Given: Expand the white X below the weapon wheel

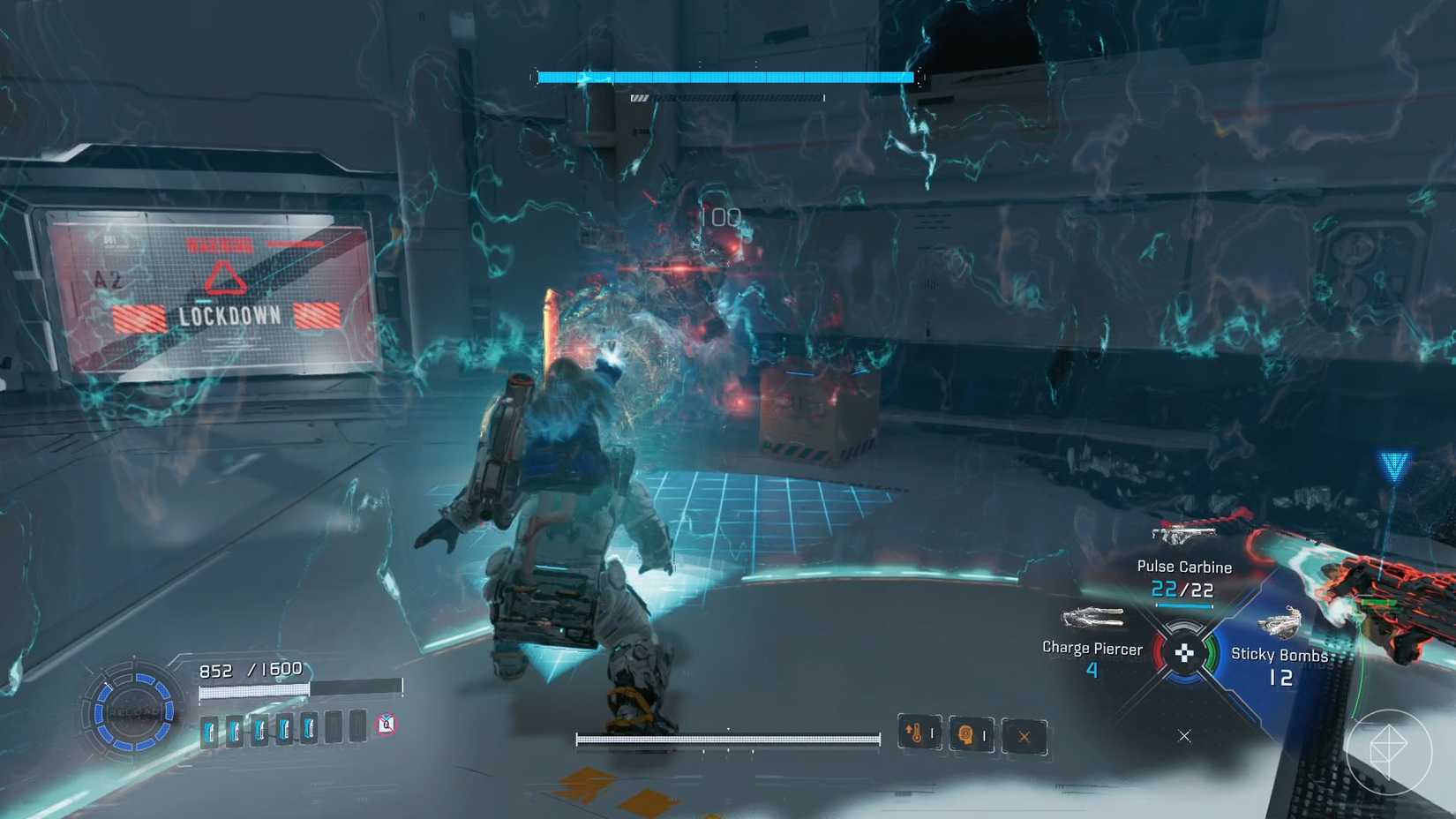Looking at the screenshot, I should [x=1184, y=734].
